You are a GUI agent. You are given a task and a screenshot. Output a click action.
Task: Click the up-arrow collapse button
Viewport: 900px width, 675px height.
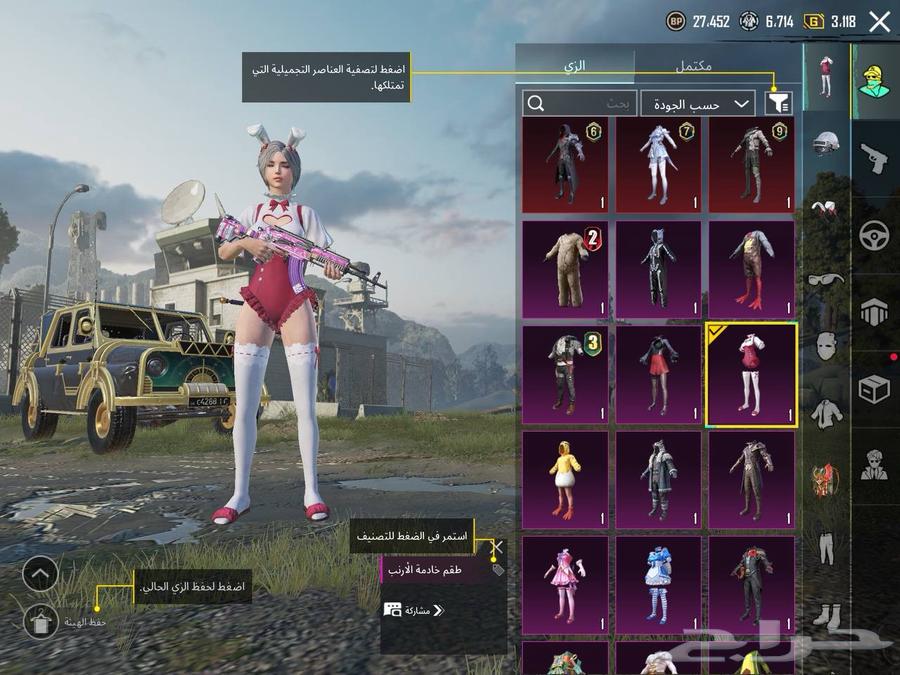(40, 574)
